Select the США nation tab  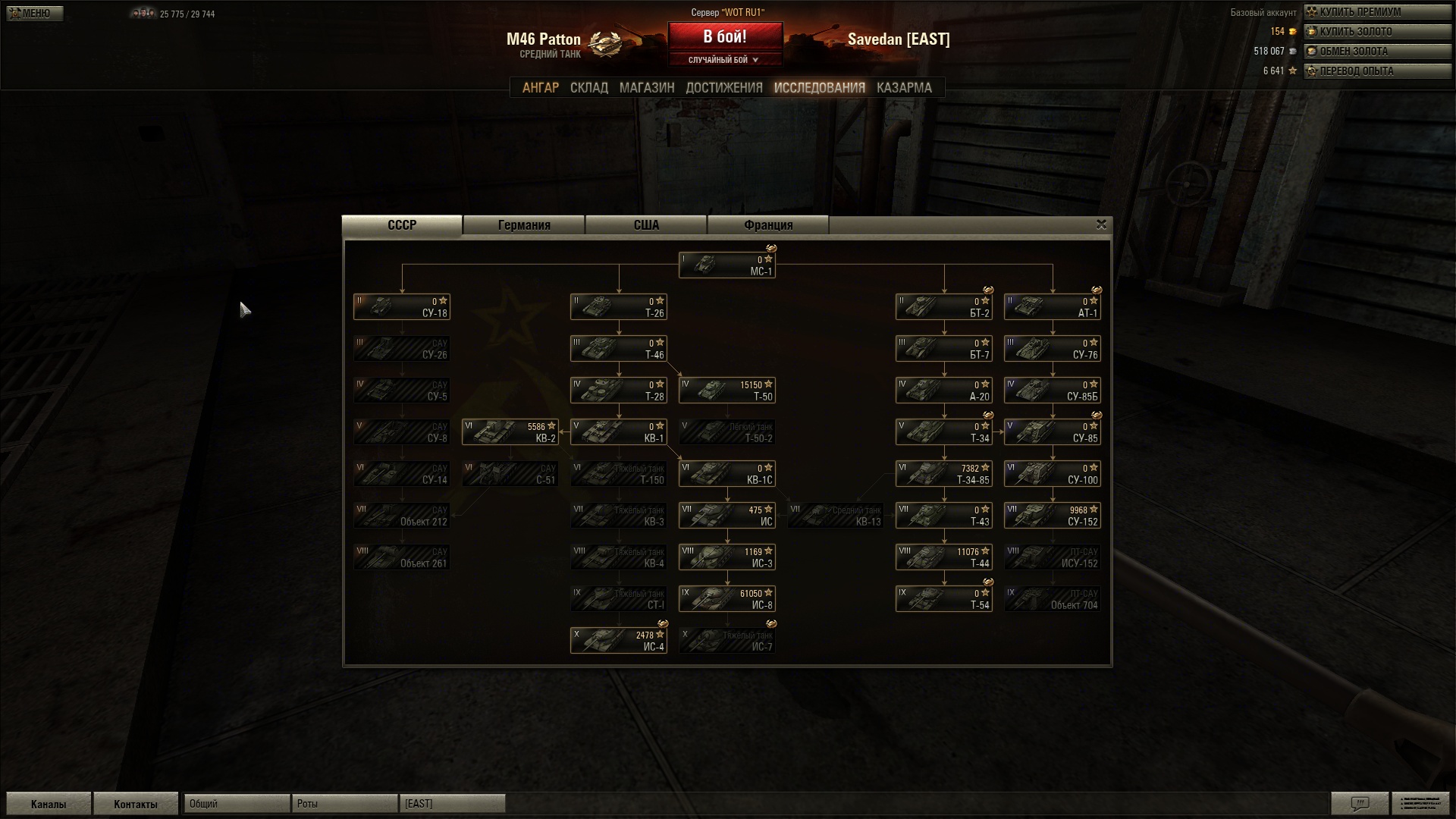pyautogui.click(x=646, y=225)
